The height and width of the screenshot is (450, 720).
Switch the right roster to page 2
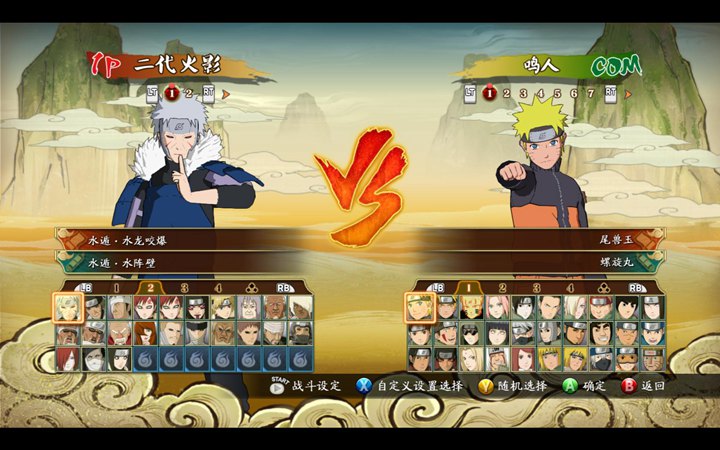pyautogui.click(x=502, y=289)
